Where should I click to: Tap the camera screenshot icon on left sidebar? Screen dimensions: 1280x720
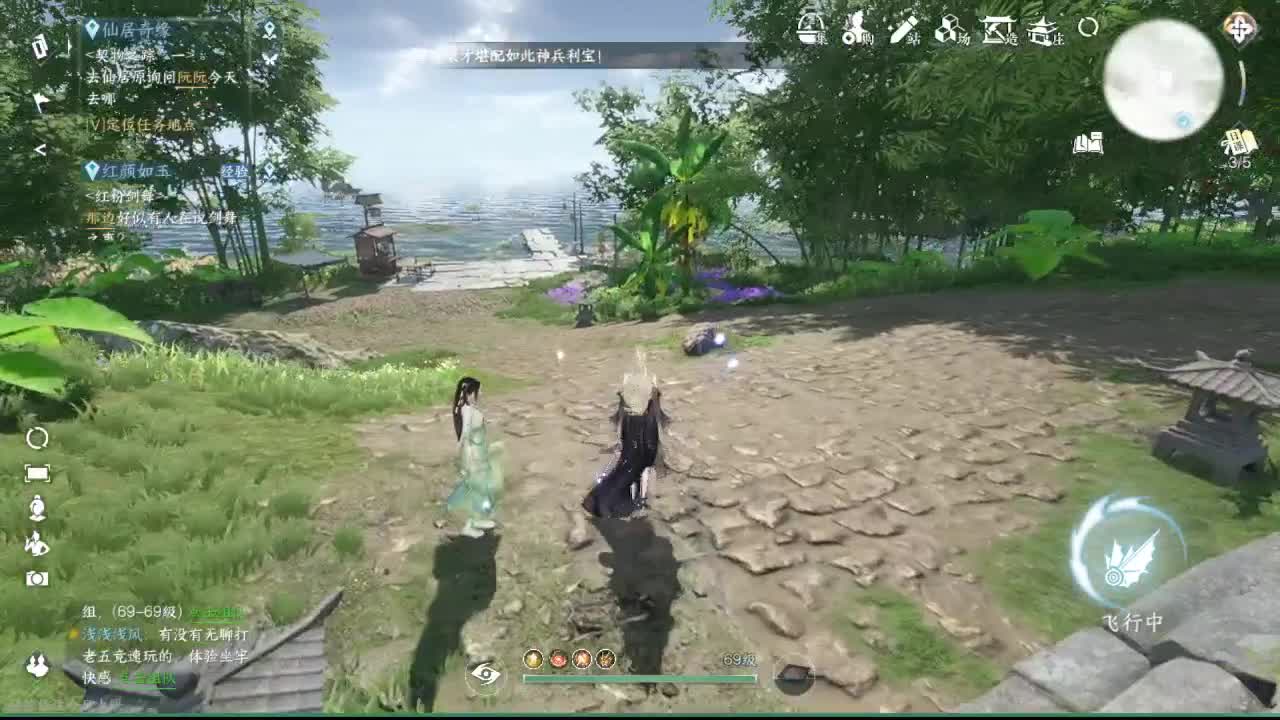[38, 577]
